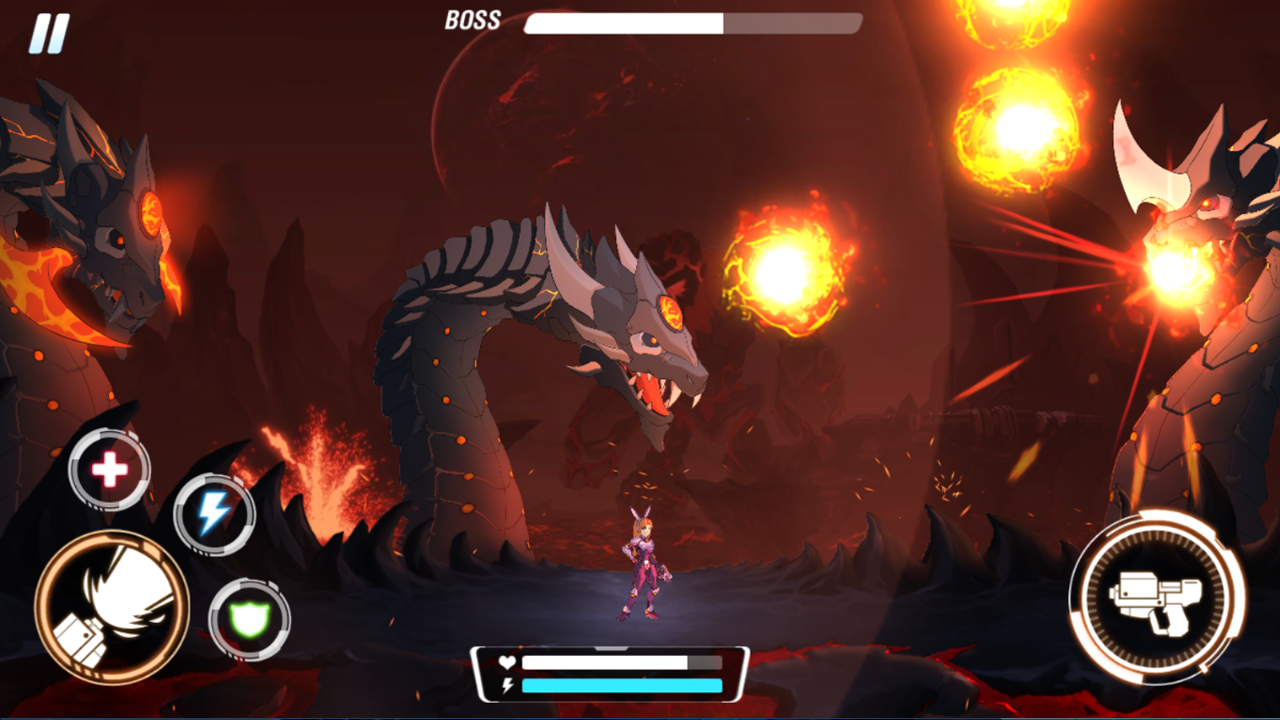The width and height of the screenshot is (1280, 720).
Task: Activate the red cross healing skill
Action: (x=108, y=466)
